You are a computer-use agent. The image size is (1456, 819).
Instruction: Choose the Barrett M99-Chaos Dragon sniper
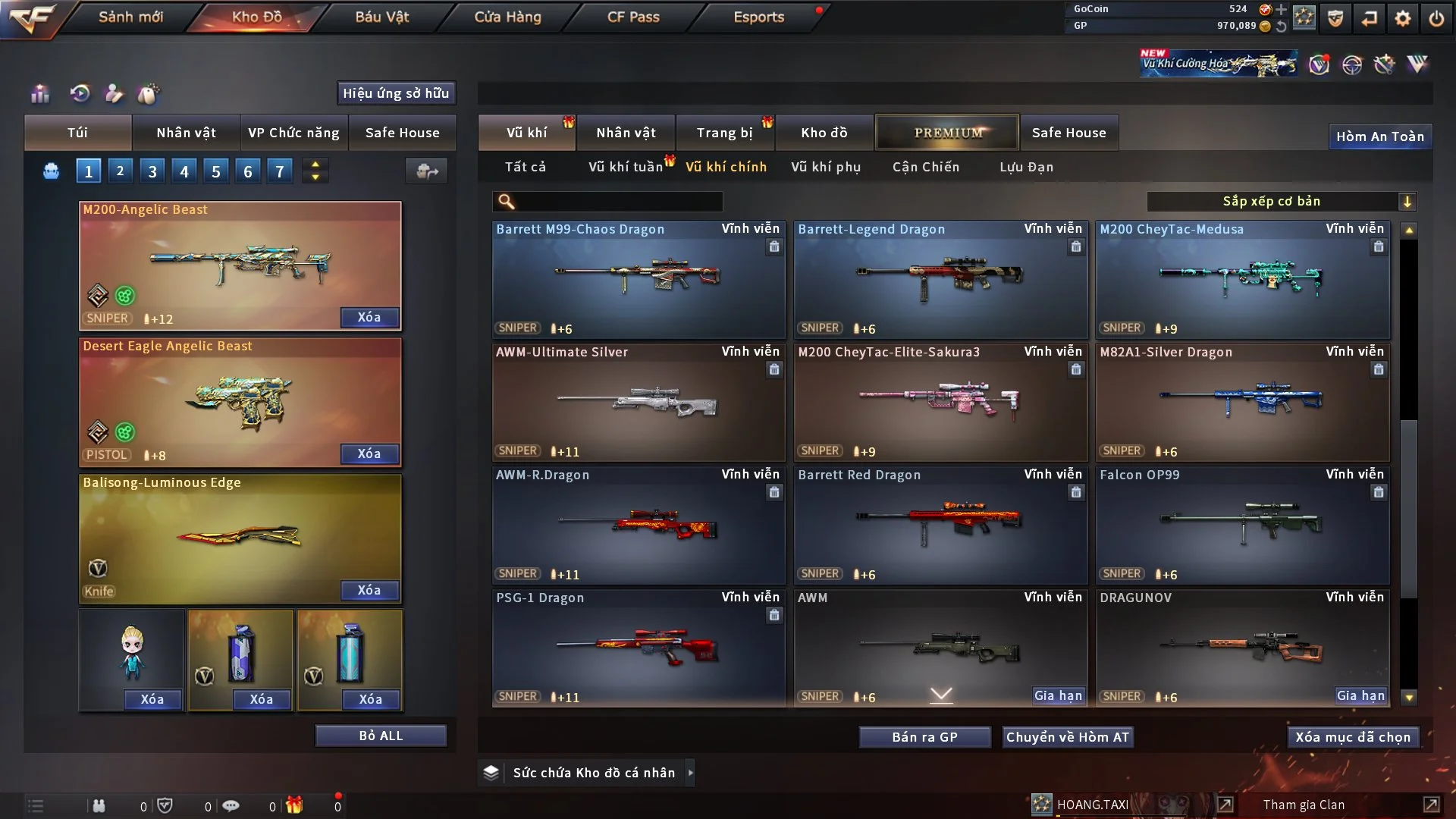(x=638, y=280)
